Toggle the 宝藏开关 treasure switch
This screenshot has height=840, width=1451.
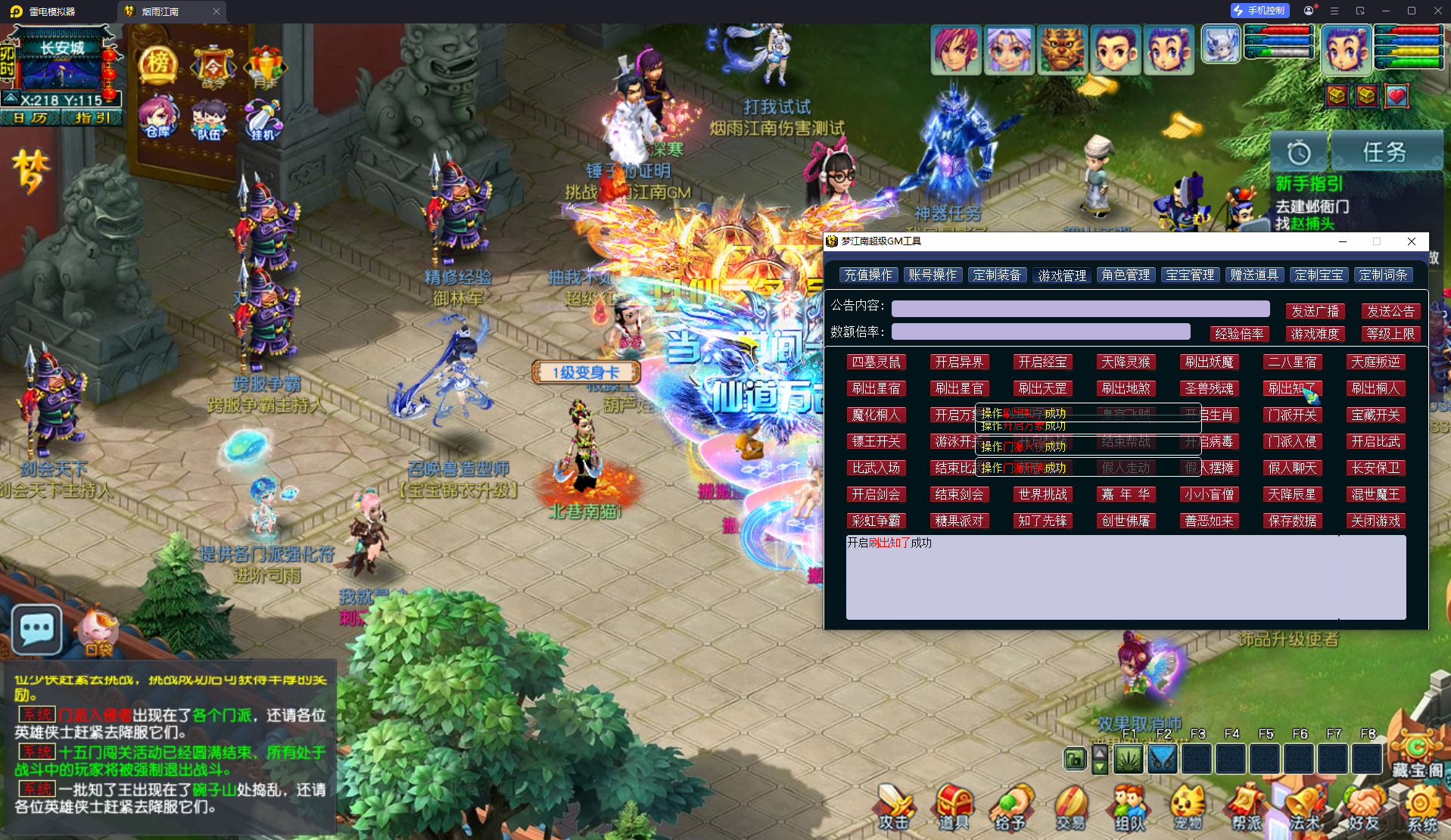point(1375,415)
